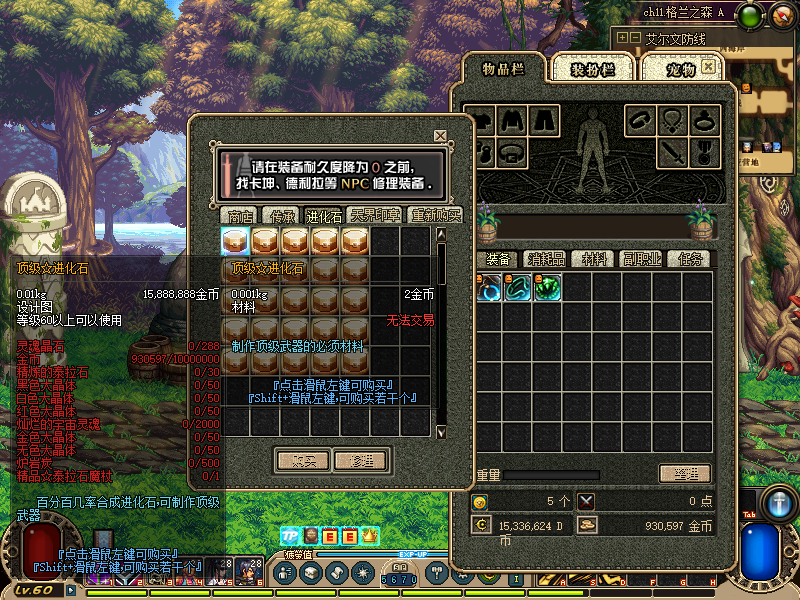Image resolution: width=800 pixels, height=600 pixels.
Task: Select the 进化石 tab
Action: (x=323, y=215)
